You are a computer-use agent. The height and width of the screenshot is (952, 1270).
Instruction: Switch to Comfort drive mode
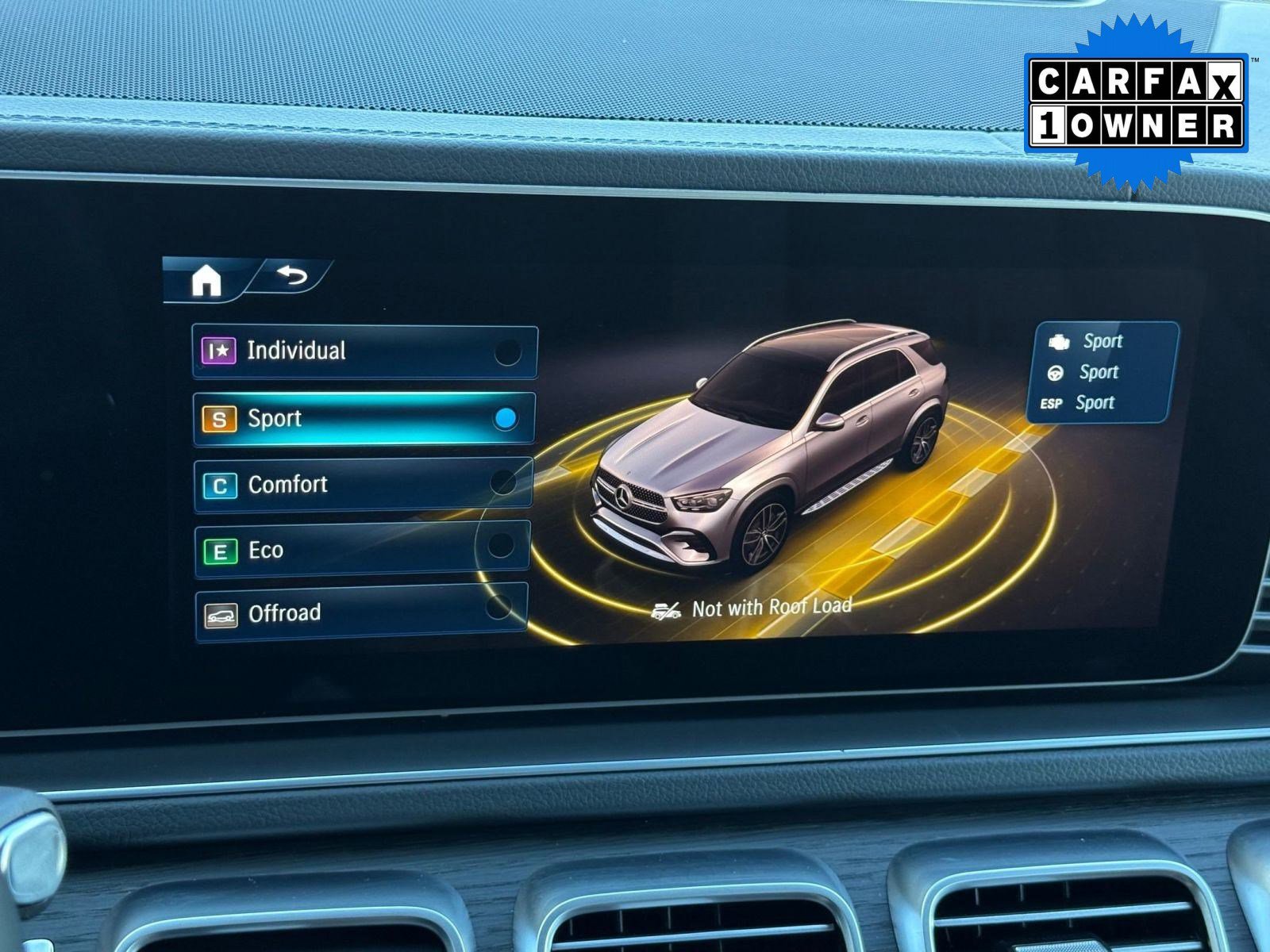(x=364, y=484)
